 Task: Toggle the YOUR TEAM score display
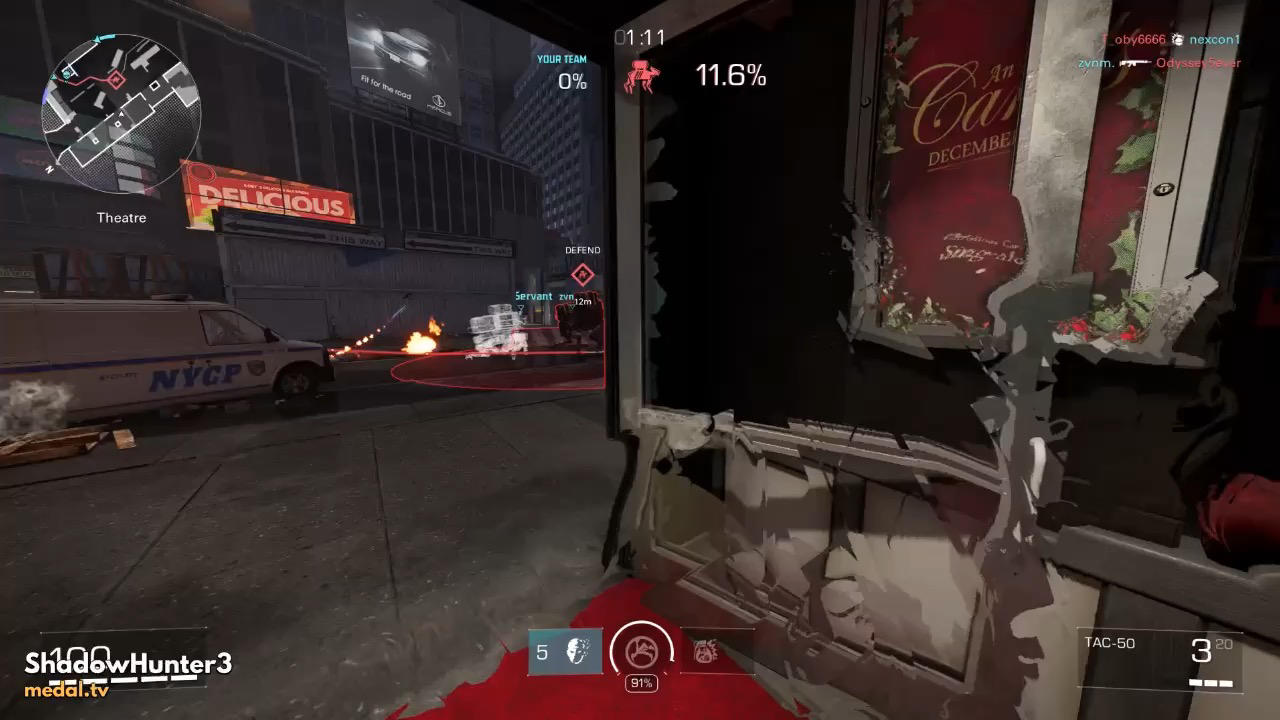point(564,70)
